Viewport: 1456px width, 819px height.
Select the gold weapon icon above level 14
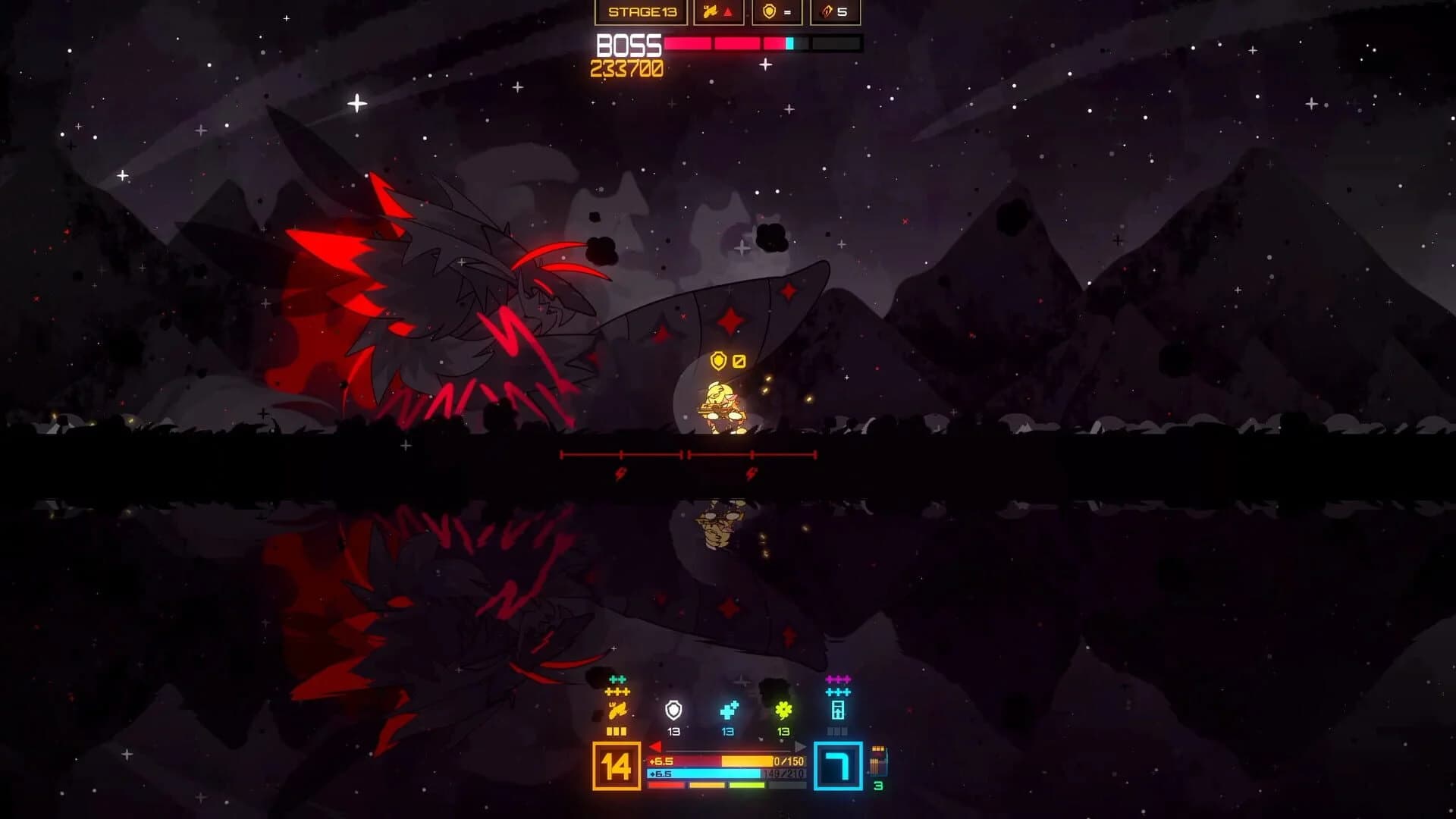[620, 710]
